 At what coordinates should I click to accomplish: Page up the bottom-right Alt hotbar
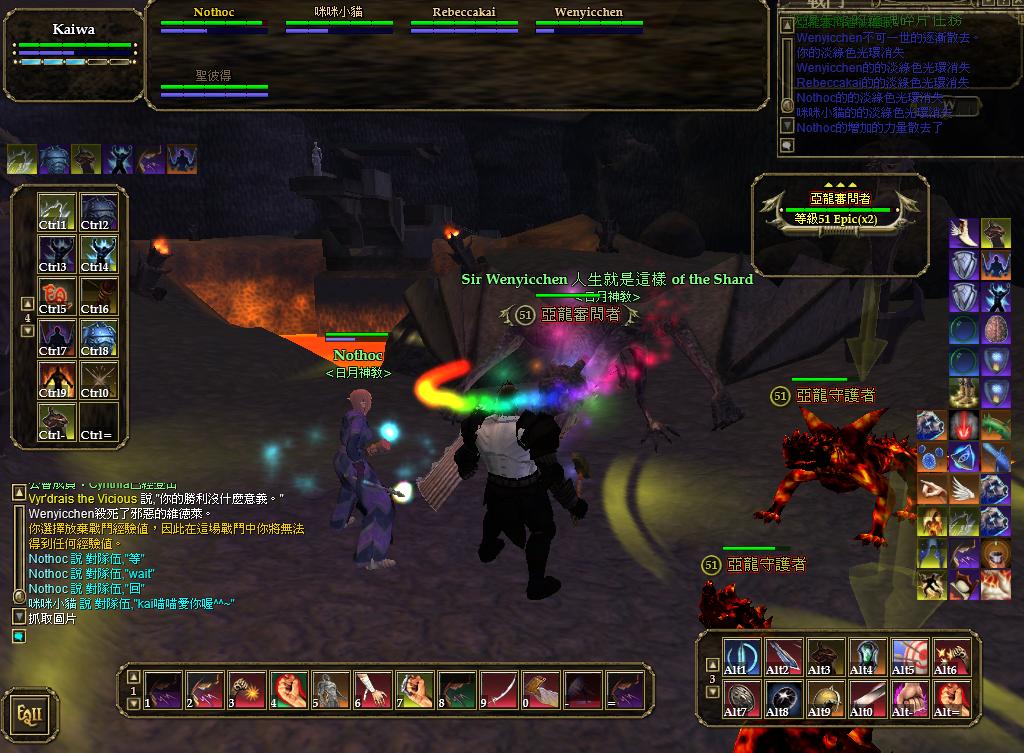(712, 664)
